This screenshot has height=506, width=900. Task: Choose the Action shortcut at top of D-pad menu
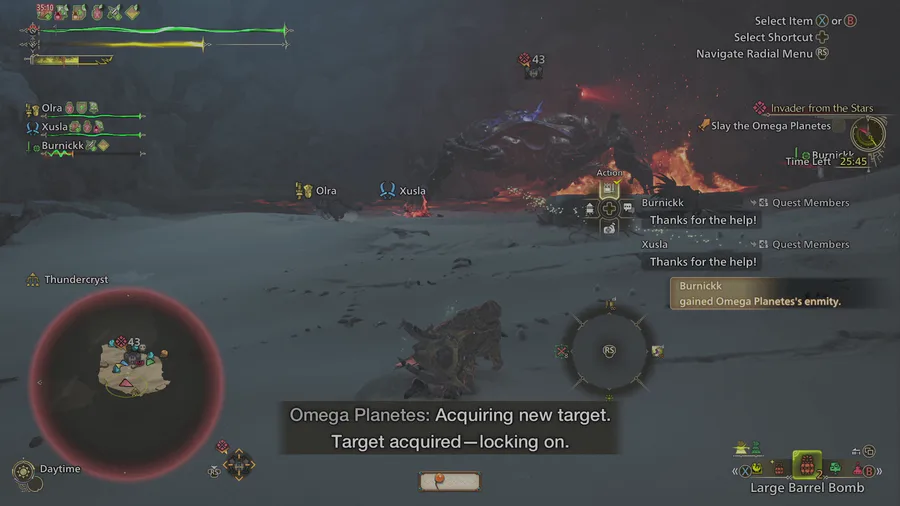(609, 187)
